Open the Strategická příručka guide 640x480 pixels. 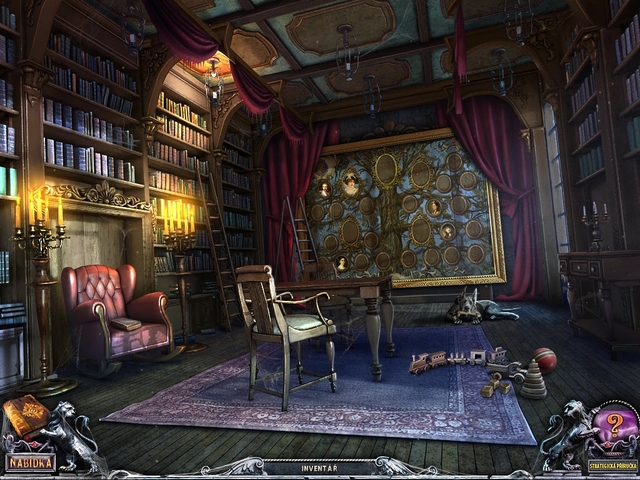[610, 464]
